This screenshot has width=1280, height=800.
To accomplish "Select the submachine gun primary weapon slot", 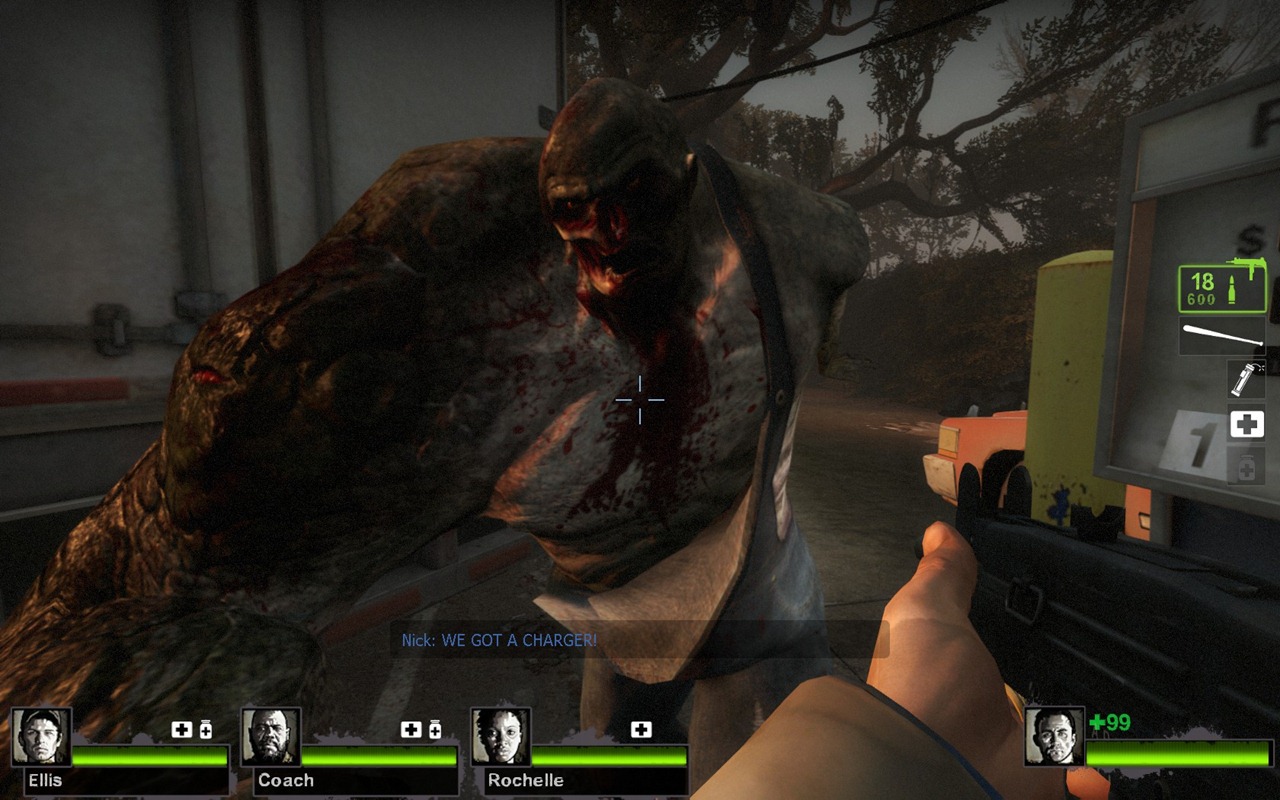I will (x=1221, y=289).
